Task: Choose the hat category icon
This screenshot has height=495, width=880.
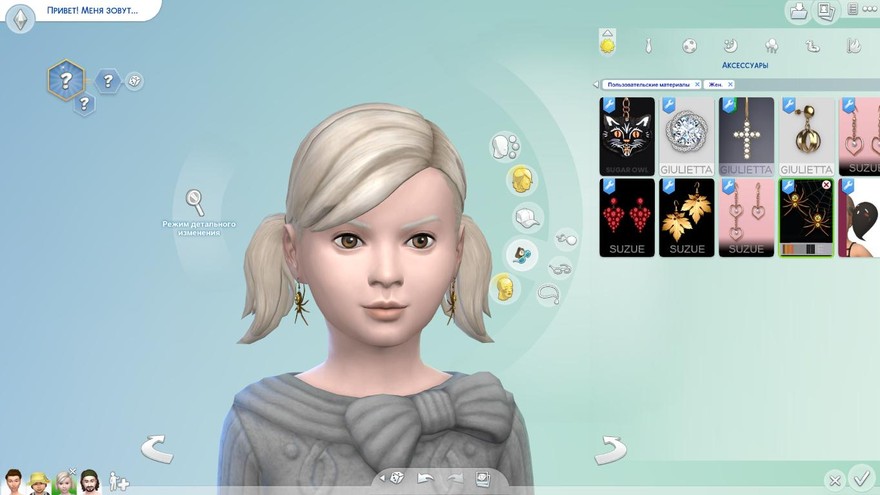Action: point(525,218)
